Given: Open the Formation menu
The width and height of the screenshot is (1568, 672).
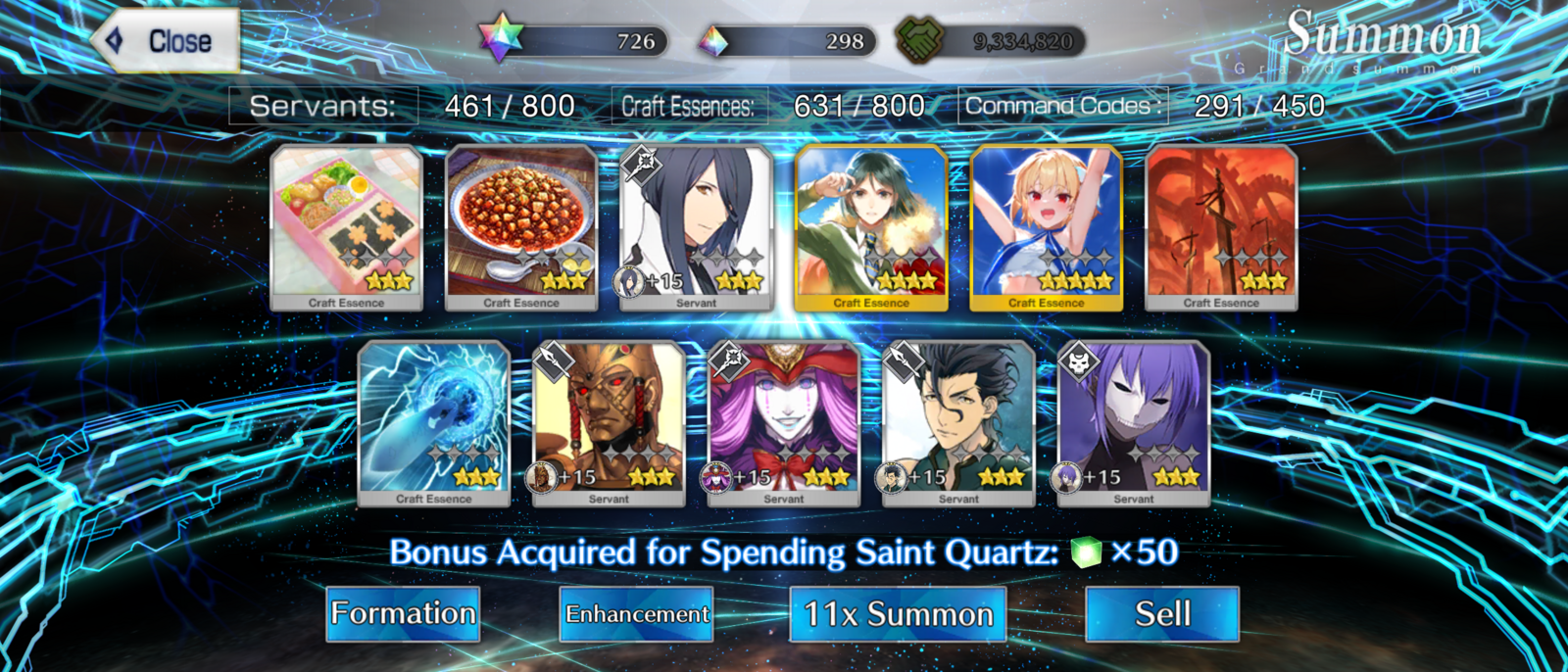Looking at the screenshot, I should point(403,614).
